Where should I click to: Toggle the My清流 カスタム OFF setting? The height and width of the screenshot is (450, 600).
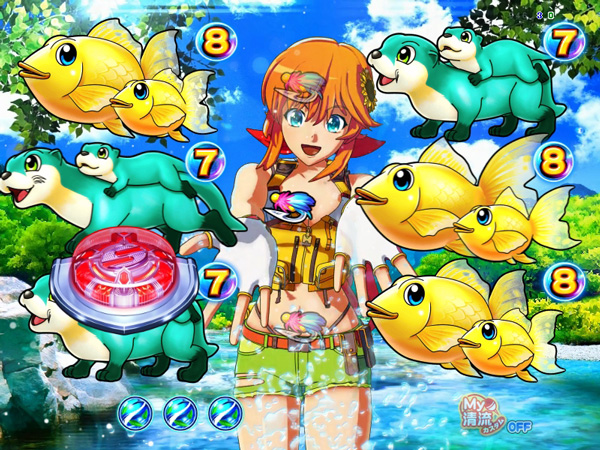pos(495,413)
